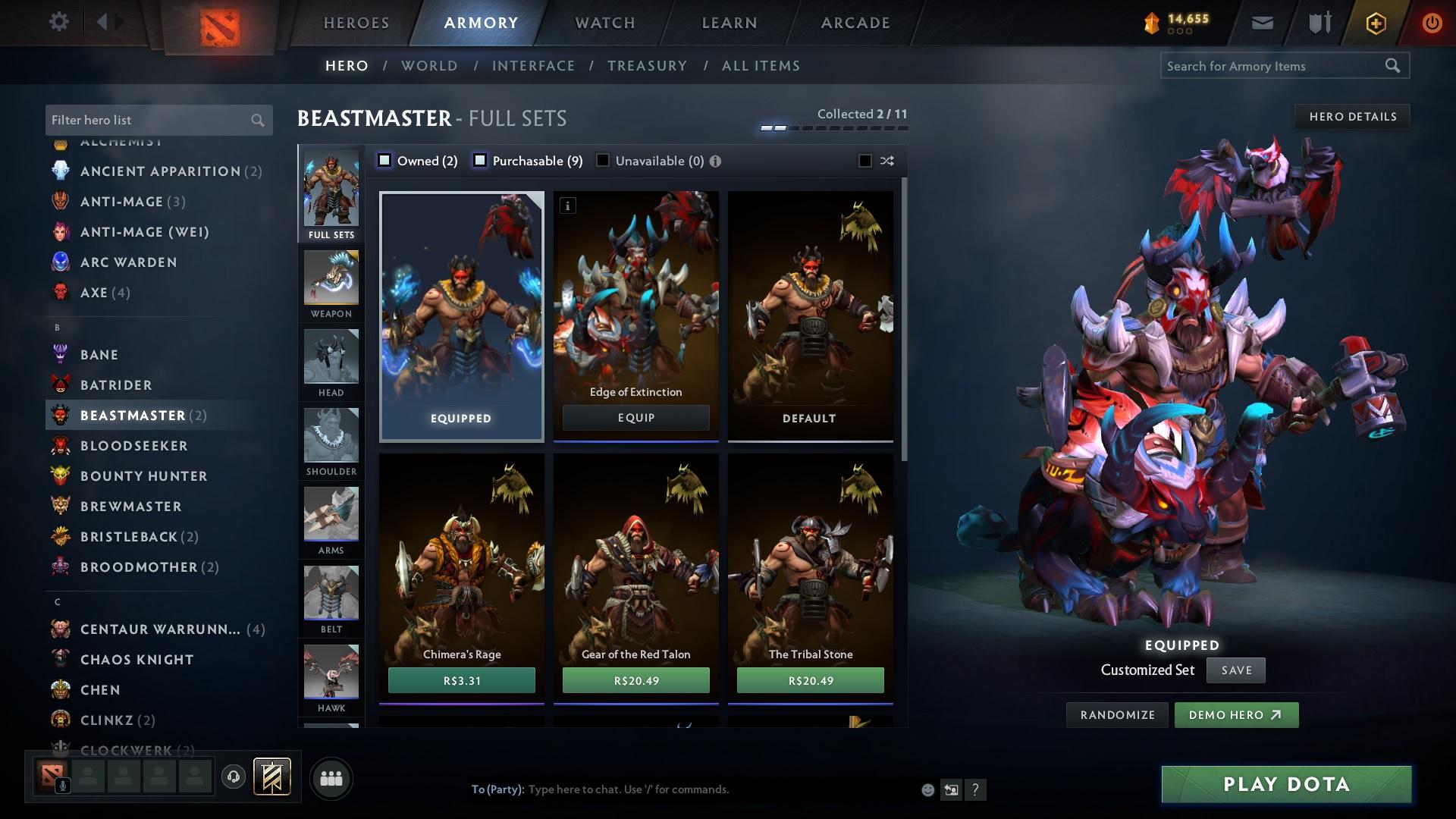Open the emoticon picker in chat
Image resolution: width=1456 pixels, height=819 pixels.
pyautogui.click(x=927, y=789)
